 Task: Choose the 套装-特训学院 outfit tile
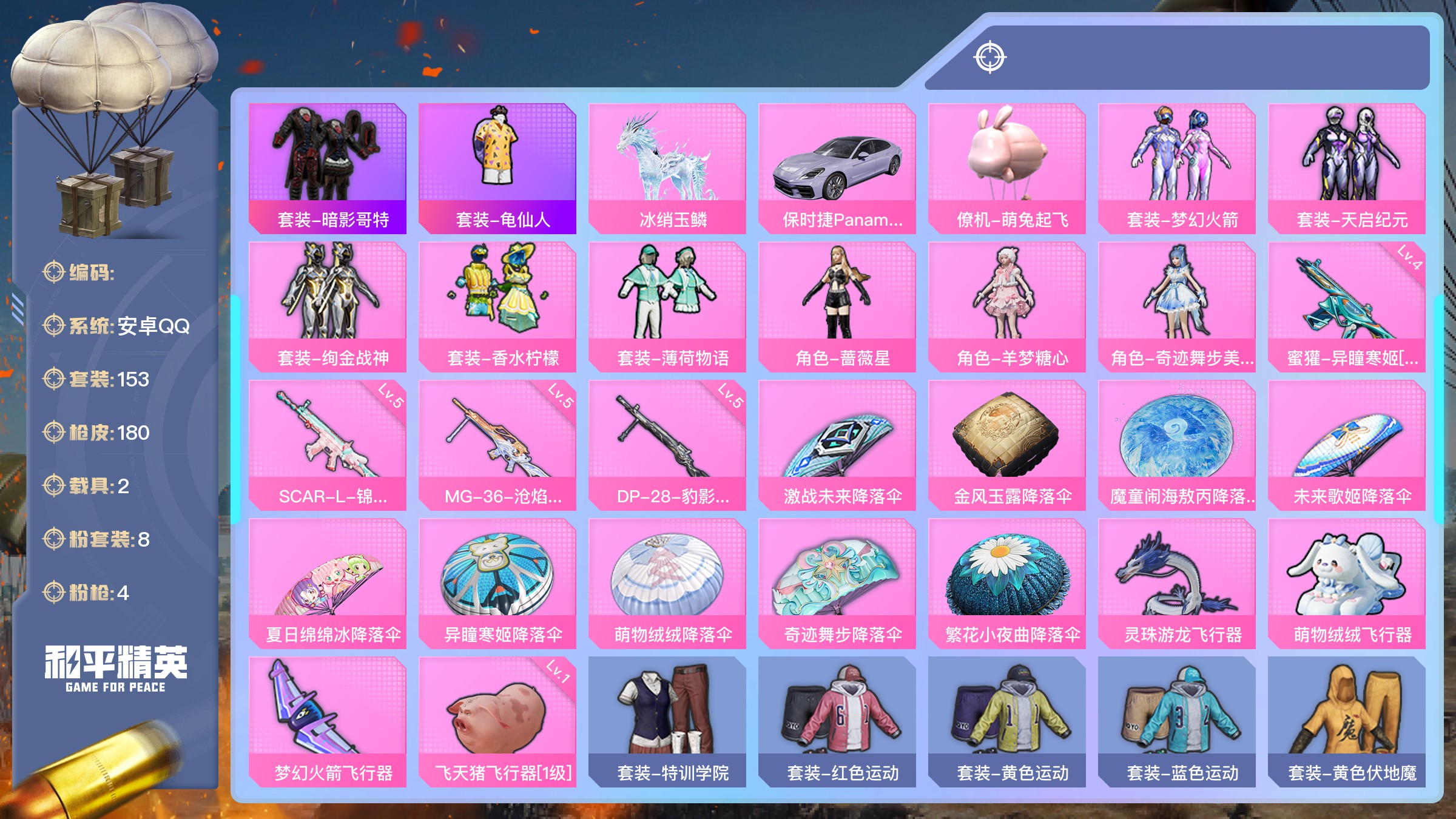(x=667, y=721)
